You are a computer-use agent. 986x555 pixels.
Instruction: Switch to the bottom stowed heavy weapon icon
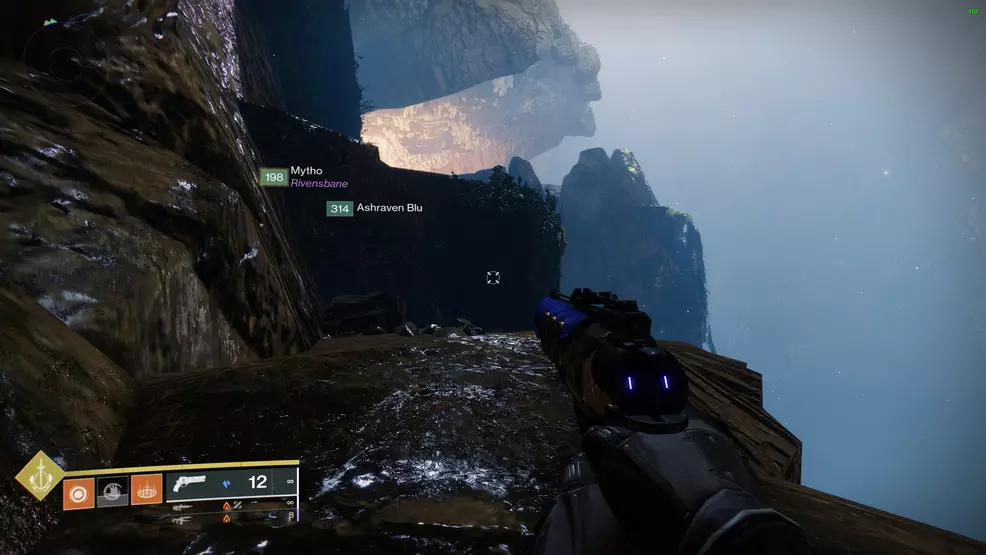coord(184,520)
